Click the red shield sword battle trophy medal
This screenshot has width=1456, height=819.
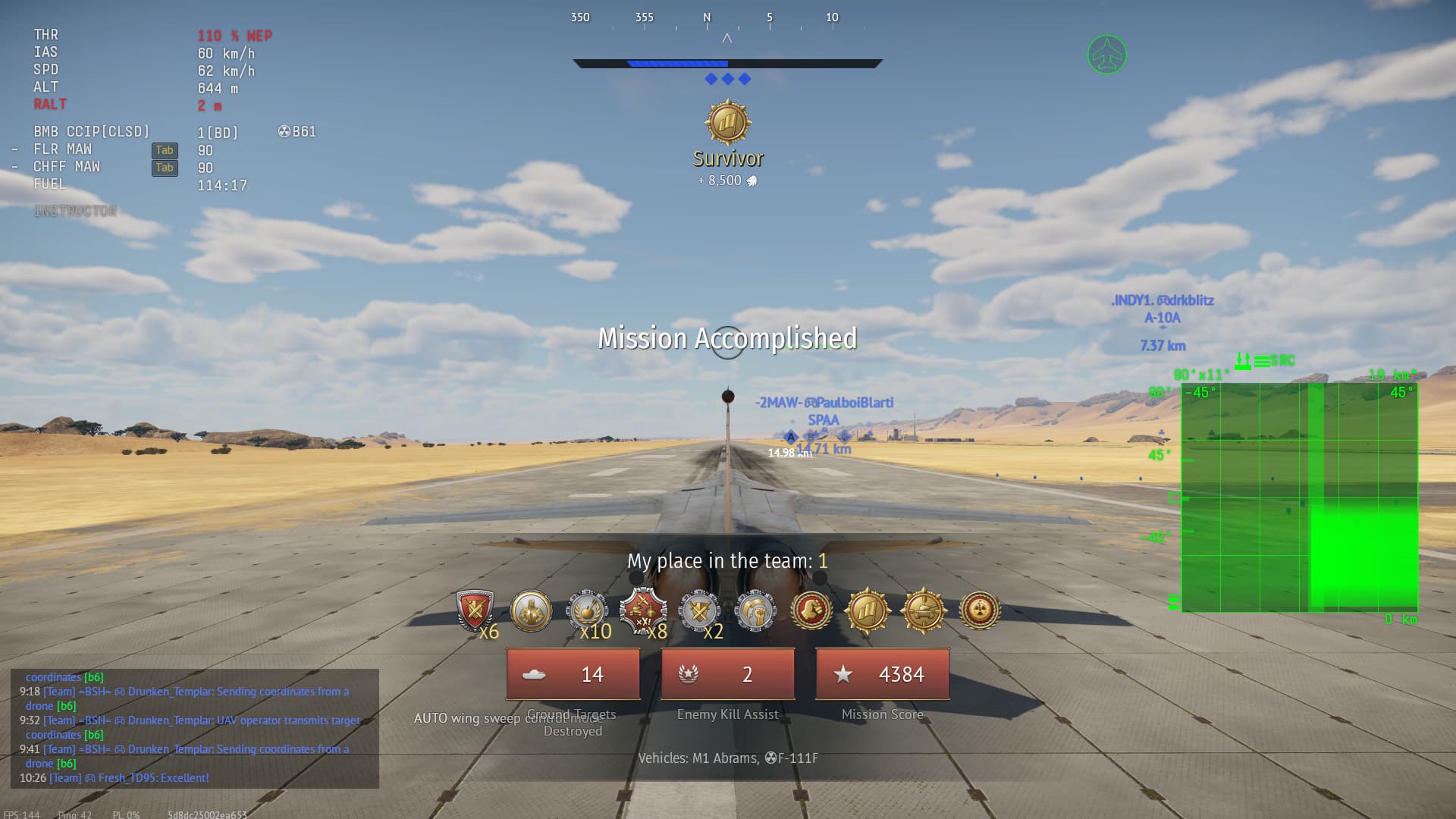[476, 610]
